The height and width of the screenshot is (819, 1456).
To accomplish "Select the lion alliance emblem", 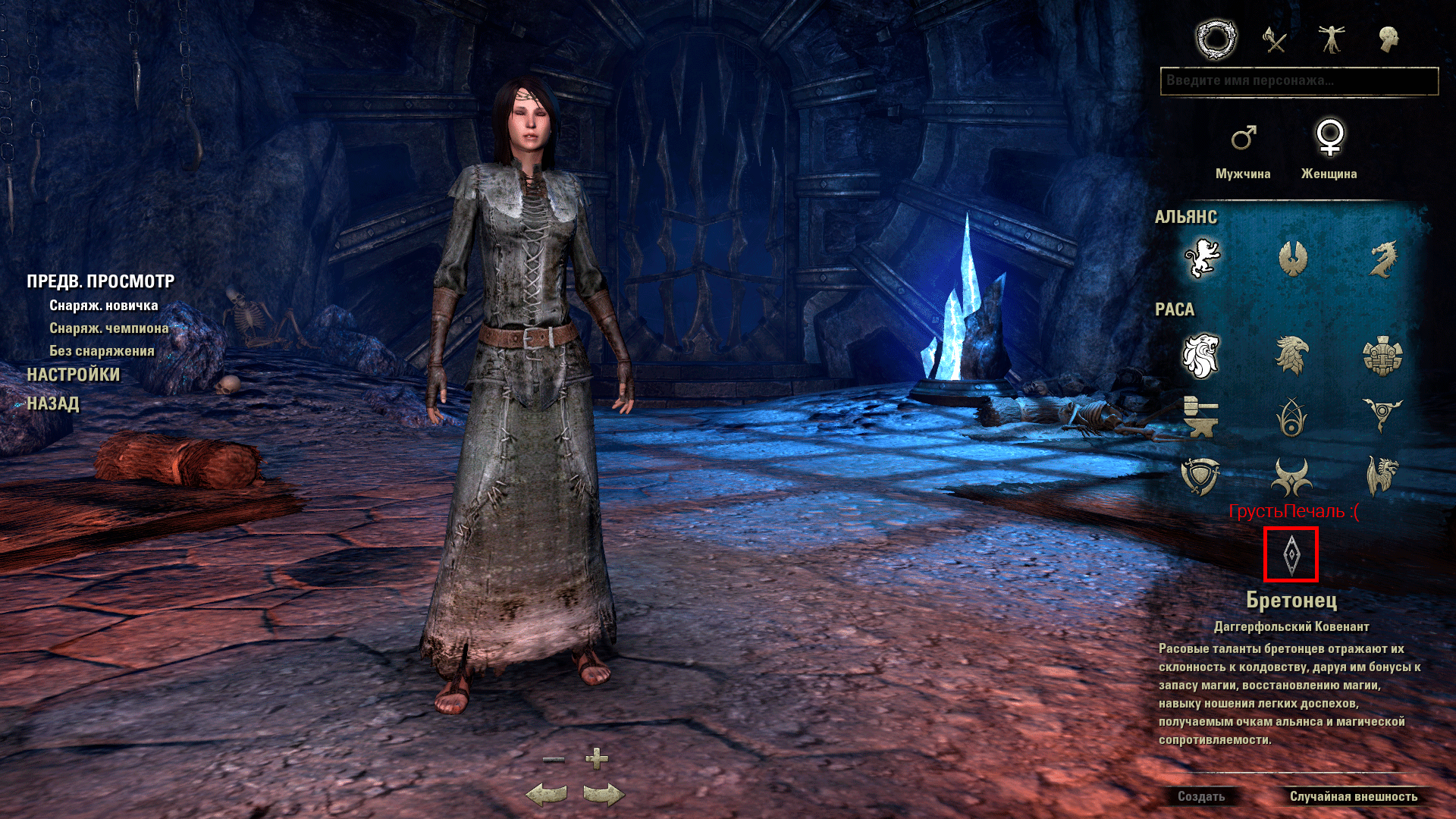I will [1202, 259].
